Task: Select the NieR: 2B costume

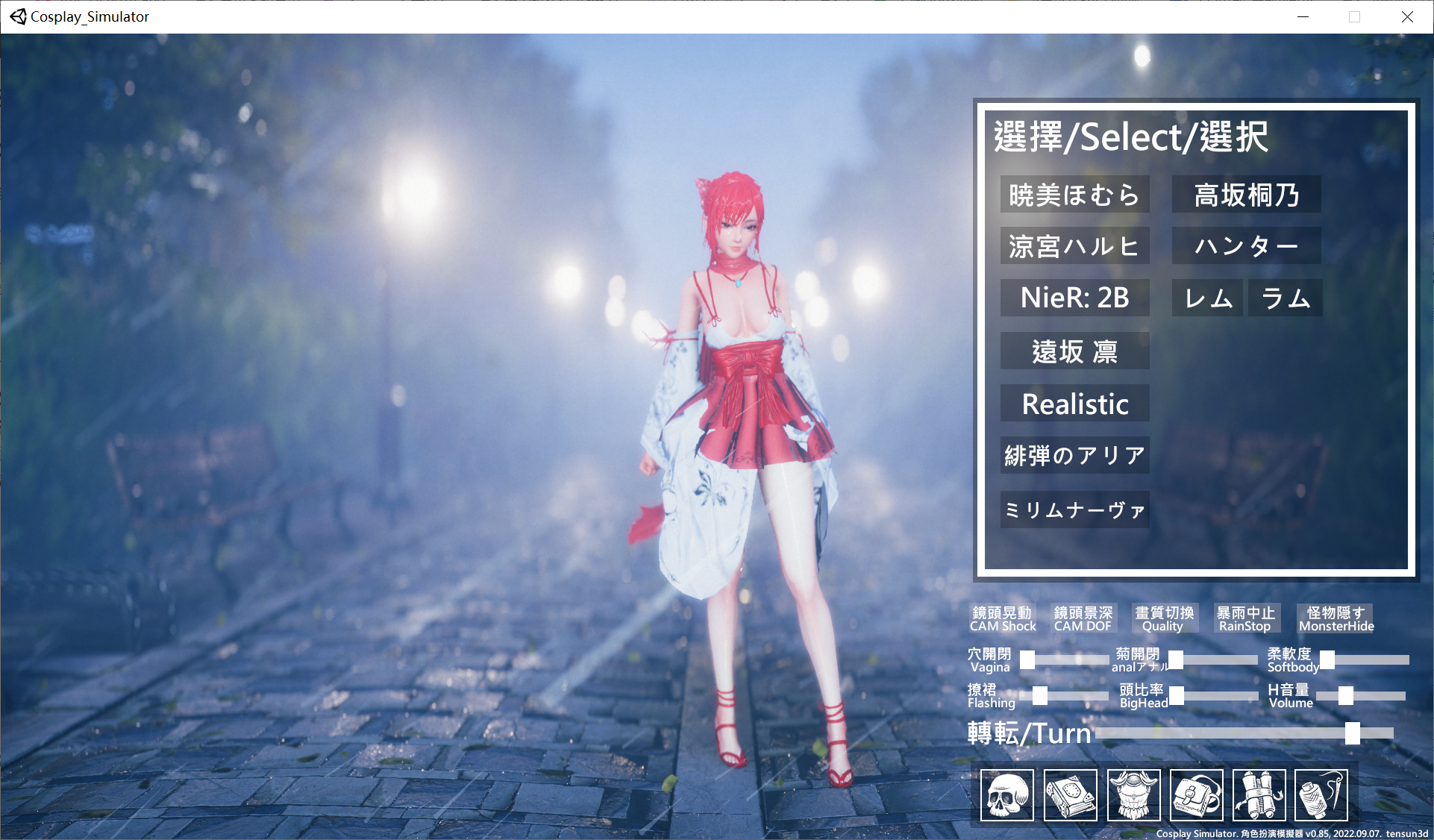Action: point(1074,298)
